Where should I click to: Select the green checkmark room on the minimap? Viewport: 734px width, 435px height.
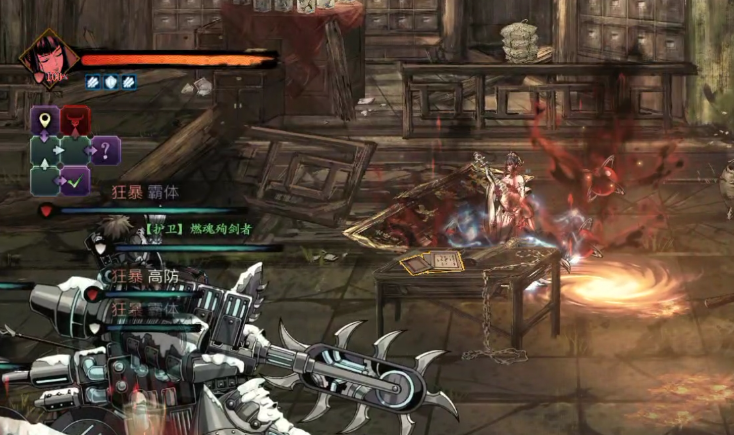pos(75,181)
